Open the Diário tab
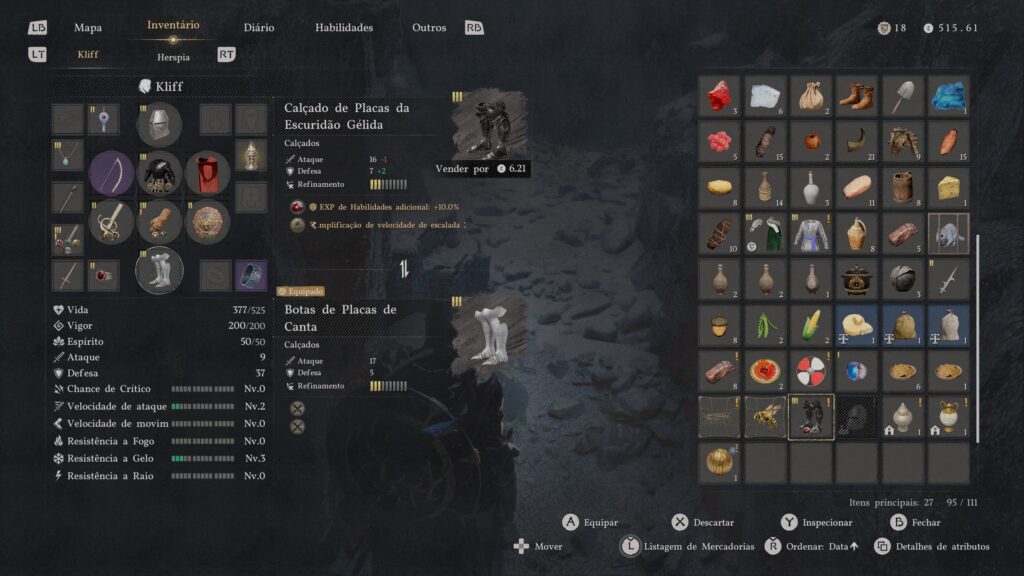The height and width of the screenshot is (576, 1024). pos(259,28)
